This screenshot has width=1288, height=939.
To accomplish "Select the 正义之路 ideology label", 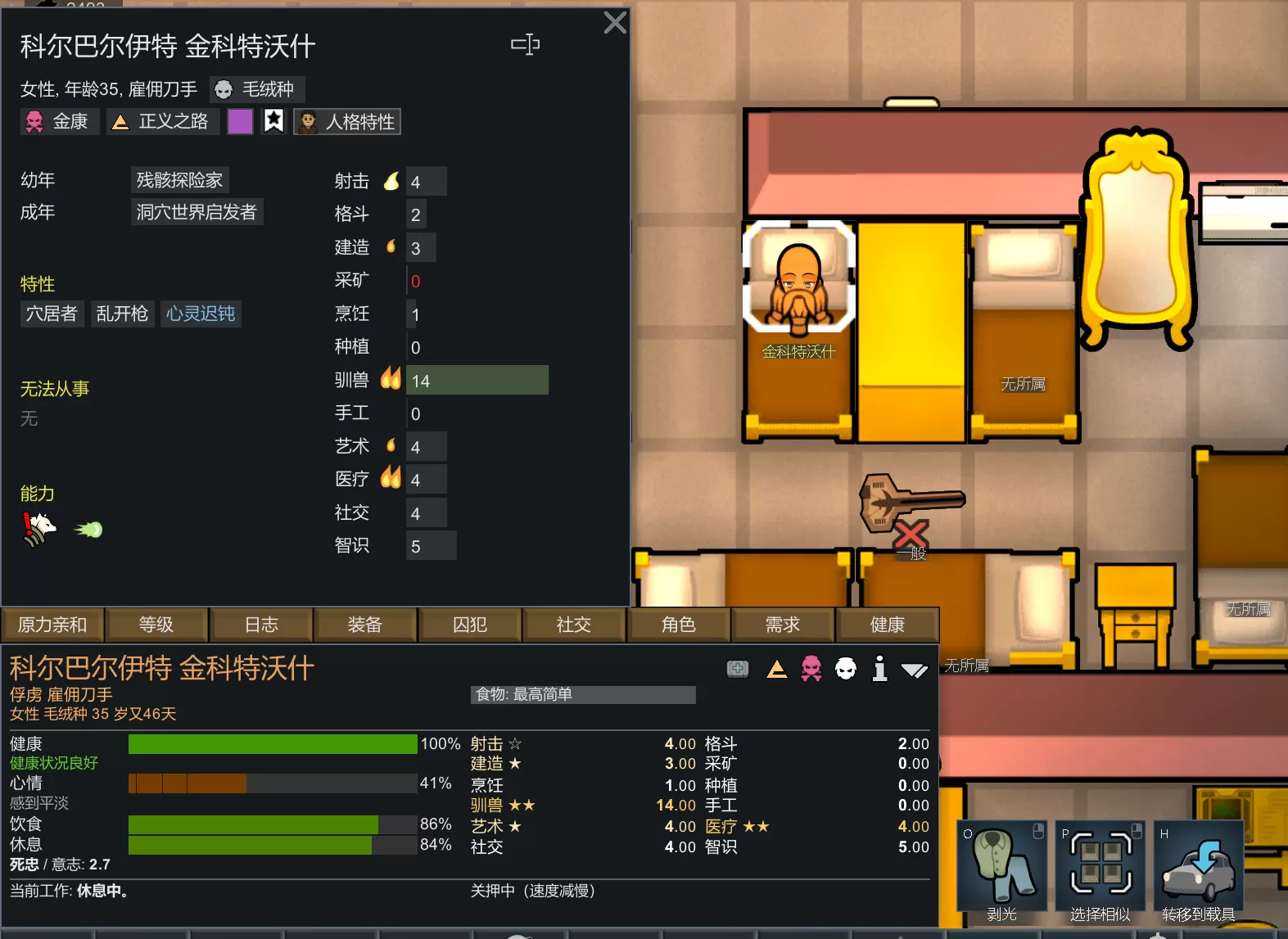I will [163, 122].
